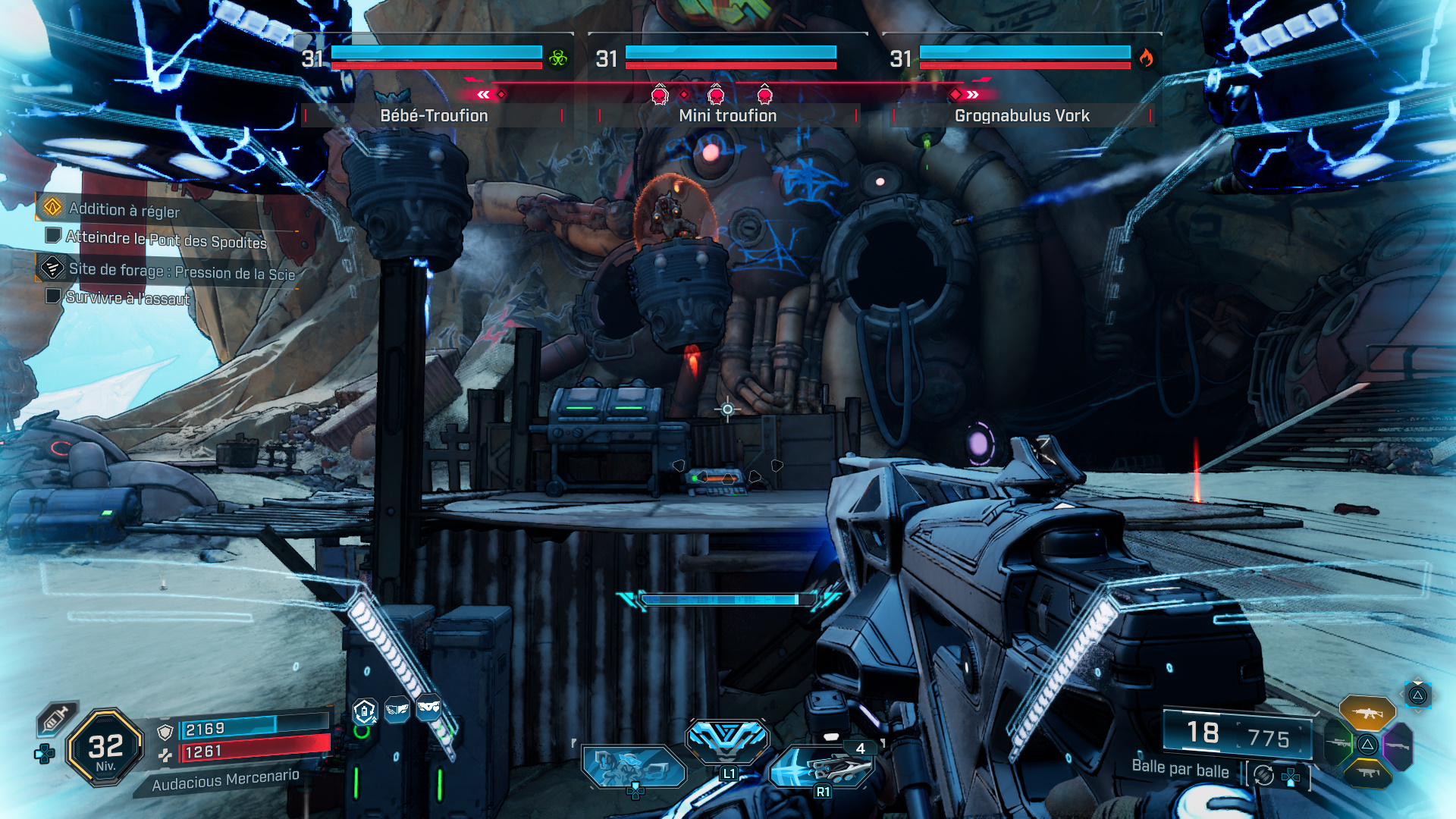Activate the character gadget ability slot
The image size is (1456, 819).
633,766
